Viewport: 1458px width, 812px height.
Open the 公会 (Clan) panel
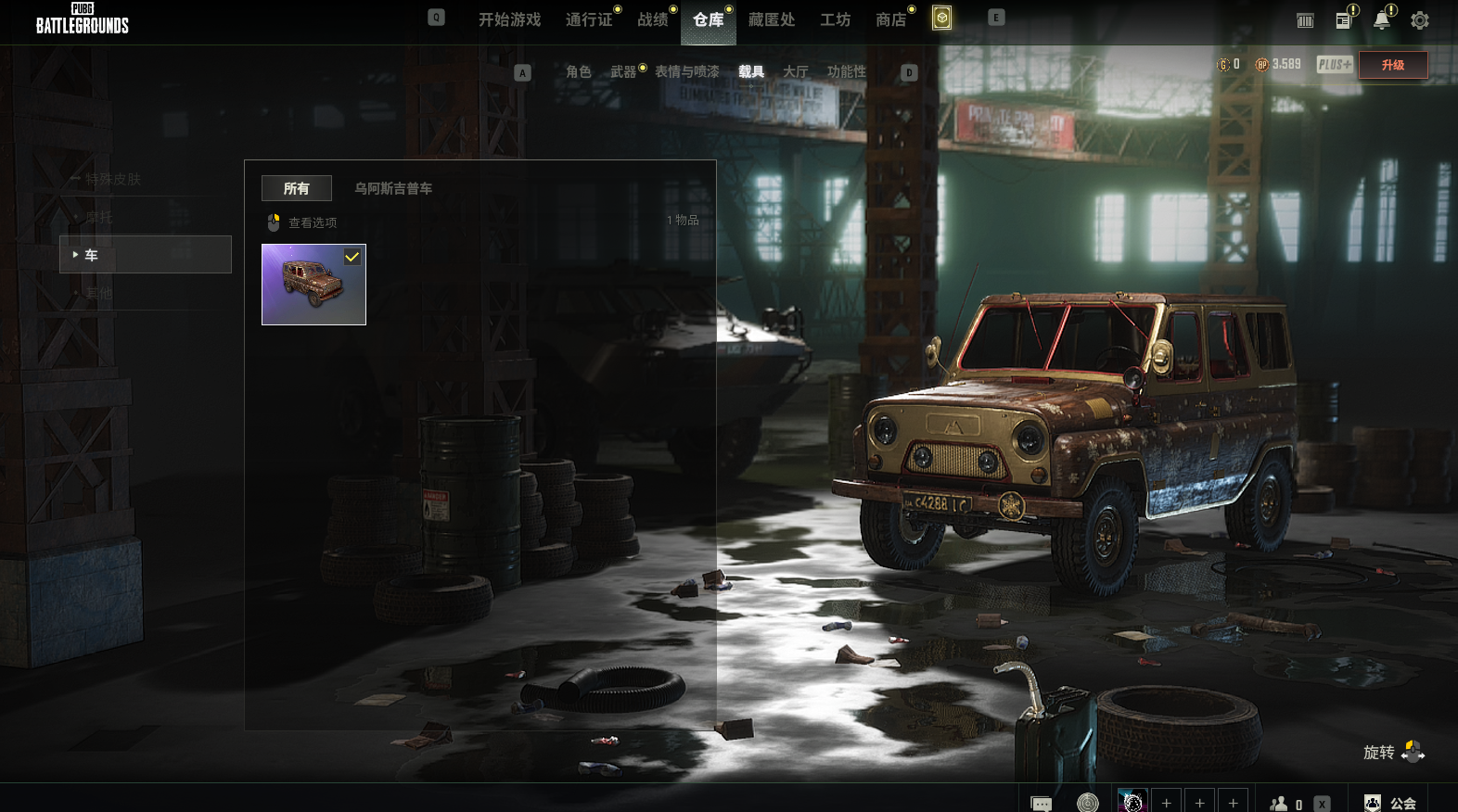coord(1391,803)
